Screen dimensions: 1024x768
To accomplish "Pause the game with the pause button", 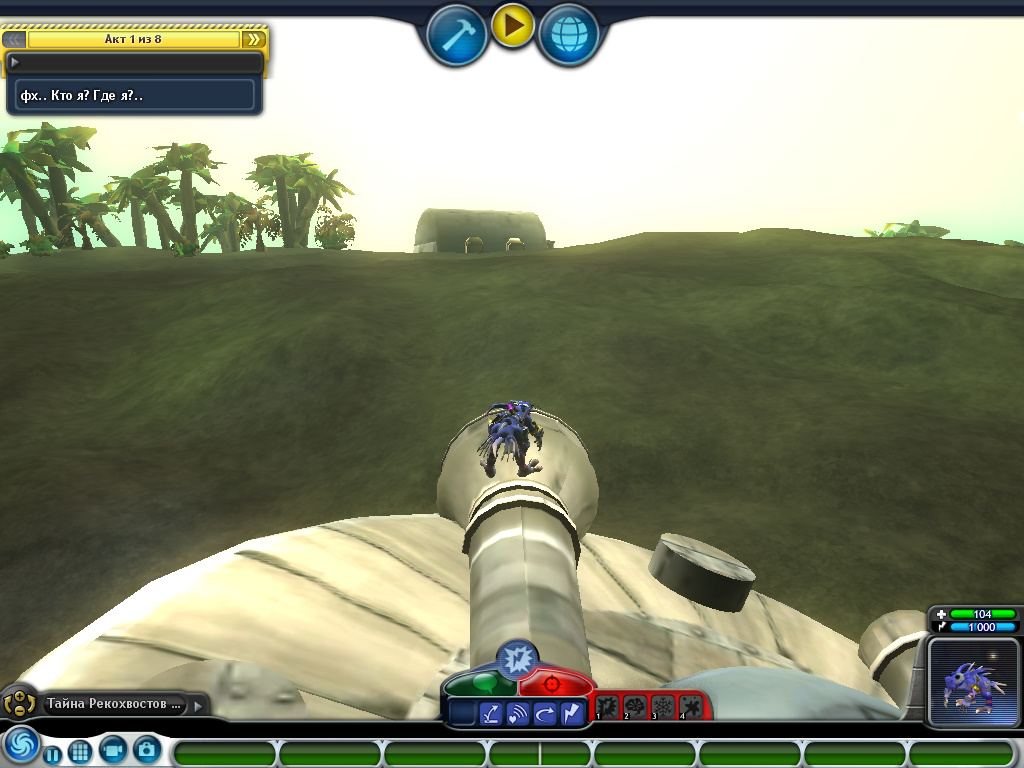I will pos(52,753).
